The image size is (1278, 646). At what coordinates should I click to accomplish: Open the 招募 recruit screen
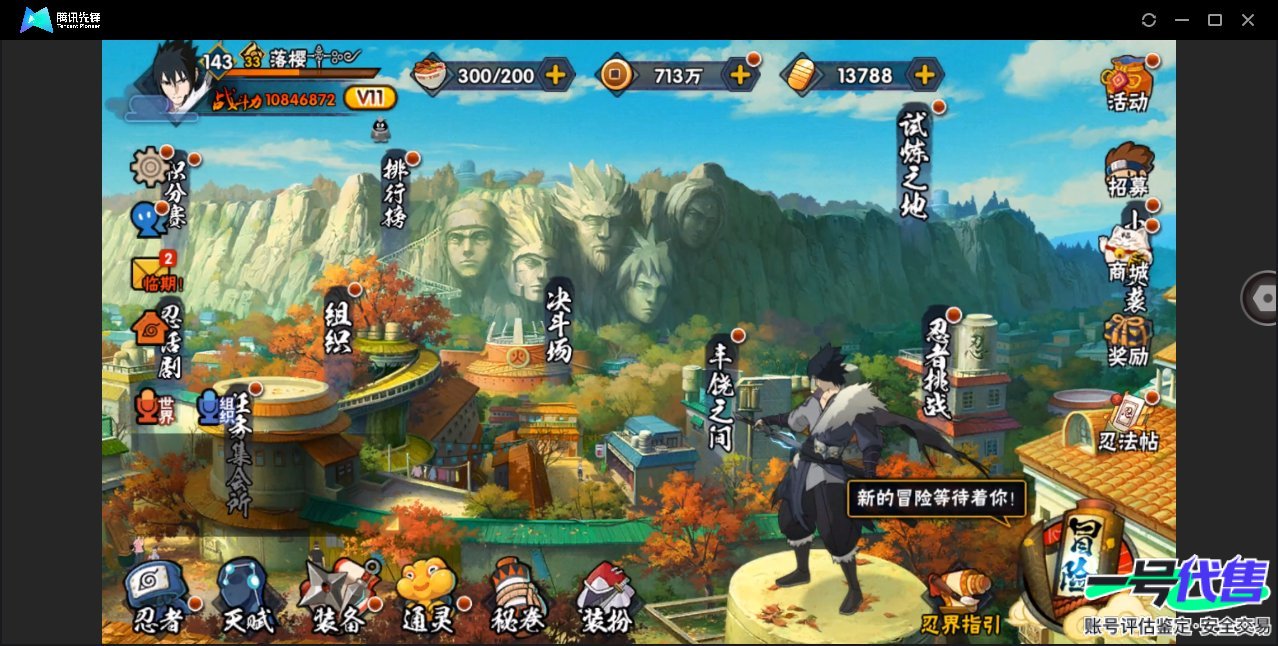click(x=1128, y=170)
